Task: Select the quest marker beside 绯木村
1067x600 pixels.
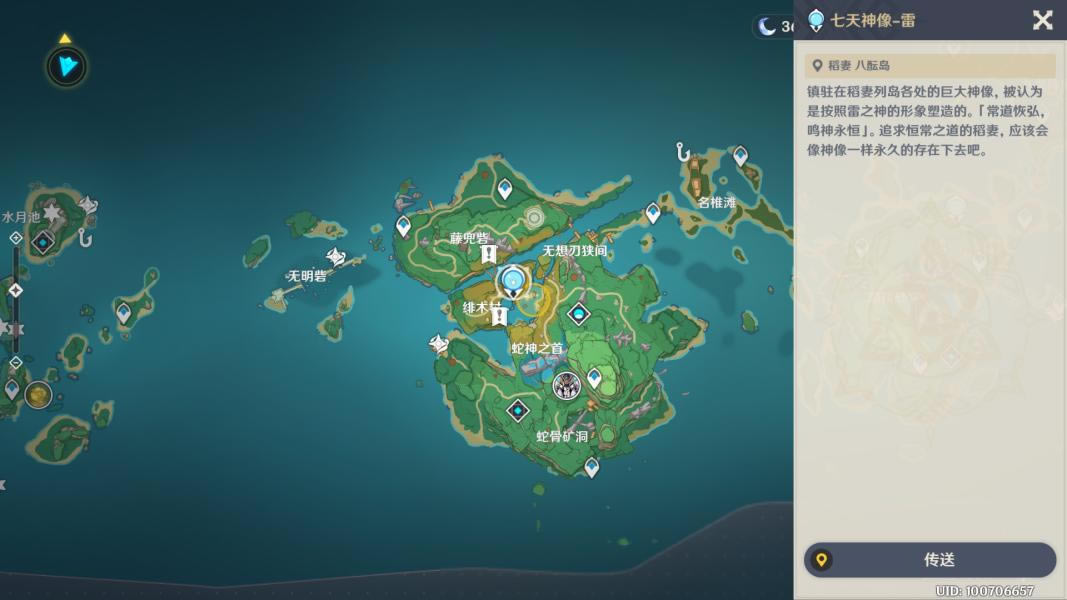Action: pyautogui.click(x=498, y=317)
